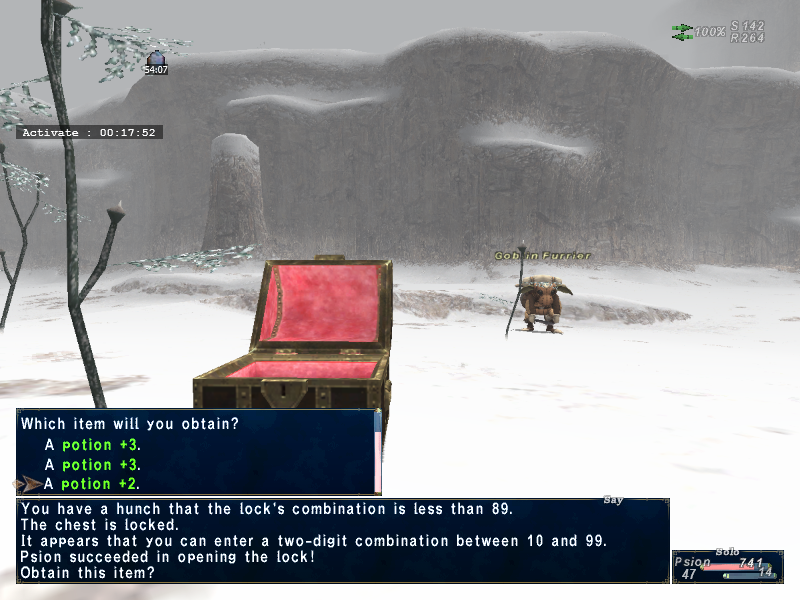Click the chat log message window
Image resolution: width=800 pixels, height=600 pixels.
(x=342, y=540)
